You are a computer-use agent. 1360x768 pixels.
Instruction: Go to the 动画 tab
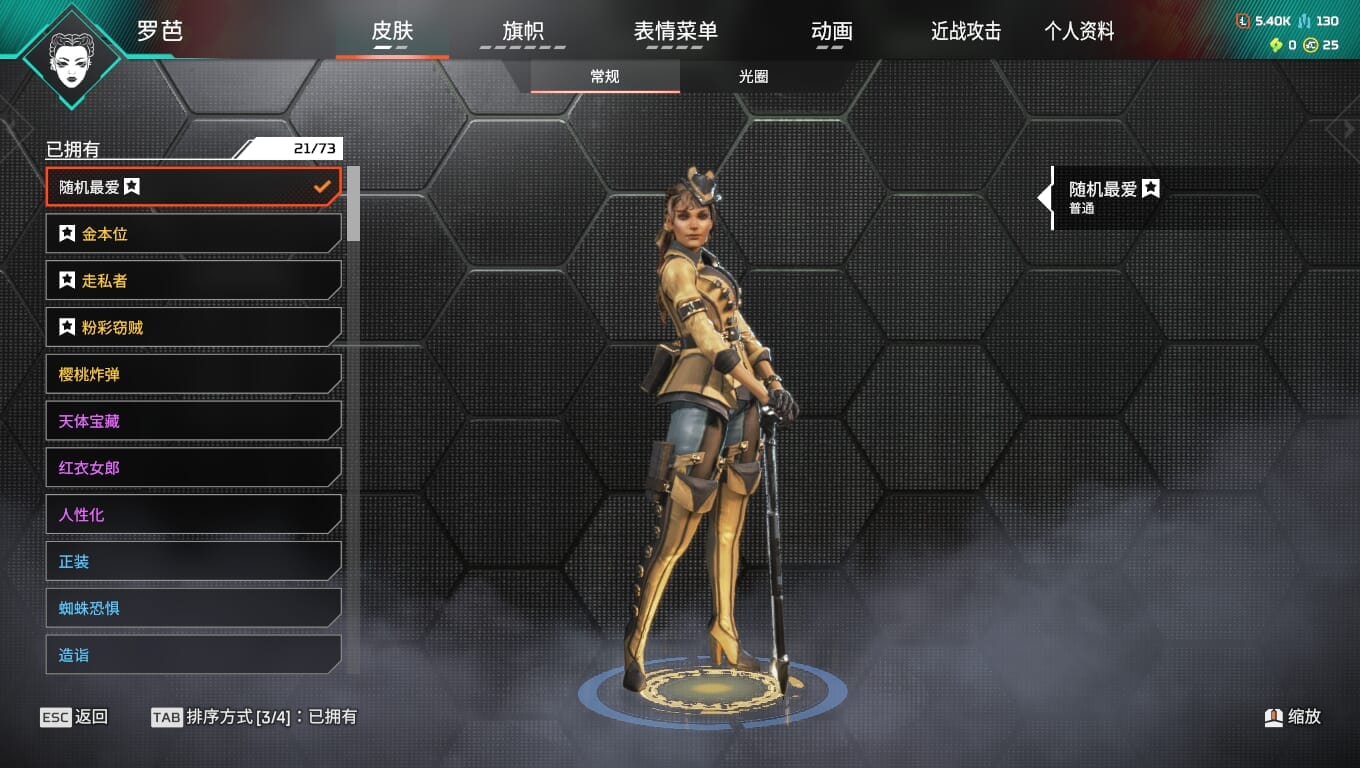pyautogui.click(x=832, y=32)
